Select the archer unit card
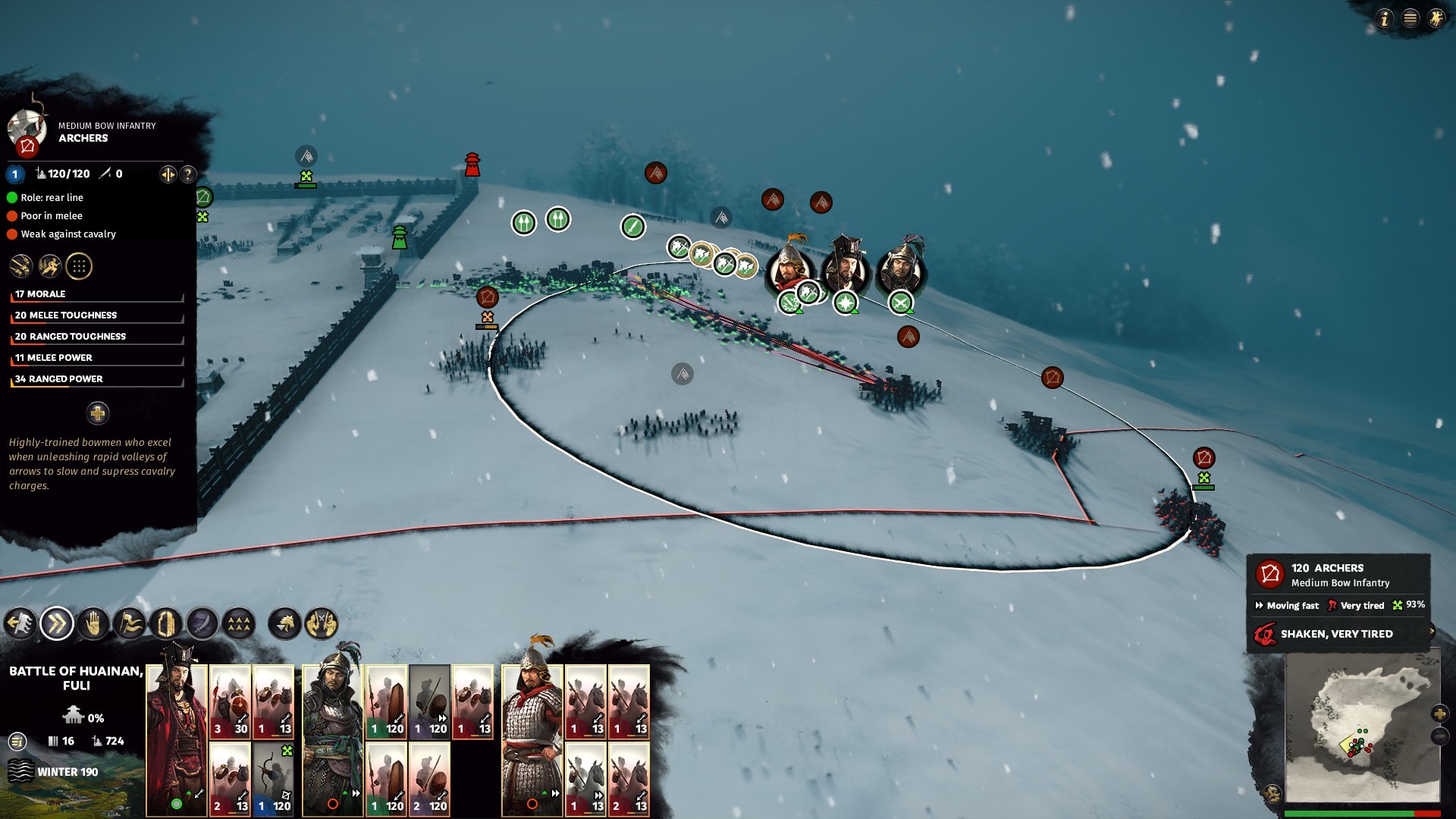 tap(273, 779)
